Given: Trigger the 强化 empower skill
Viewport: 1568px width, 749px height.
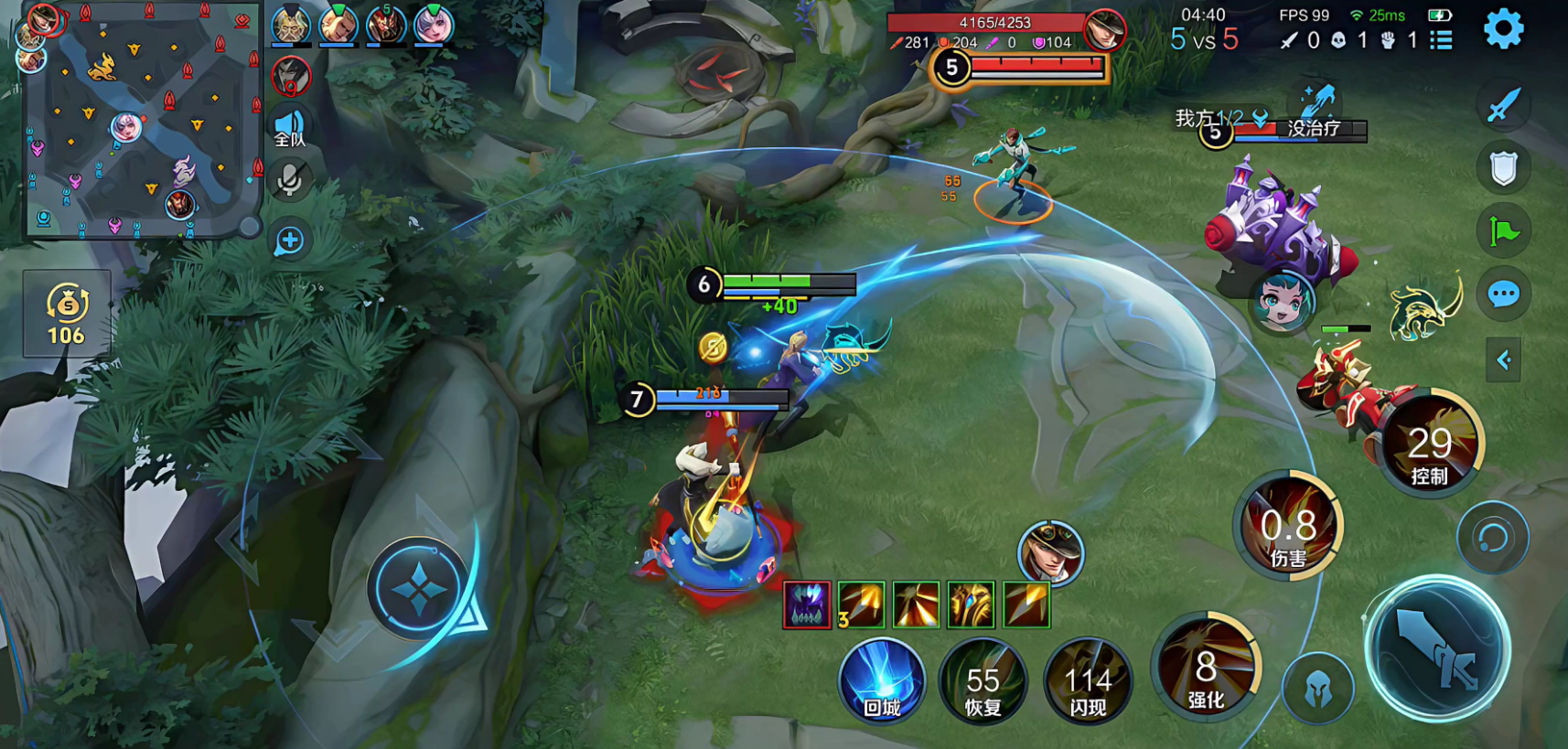Looking at the screenshot, I should click(x=1206, y=668).
